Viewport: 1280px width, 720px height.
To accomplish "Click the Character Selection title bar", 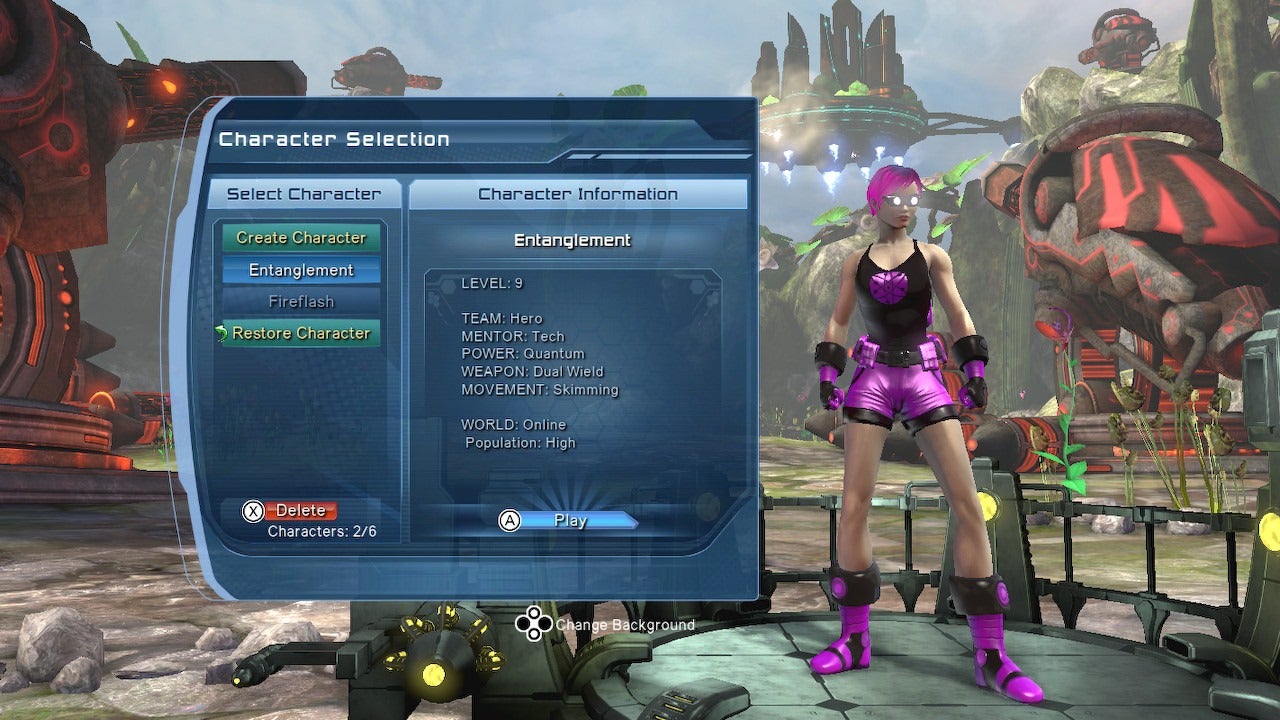I will click(x=334, y=139).
